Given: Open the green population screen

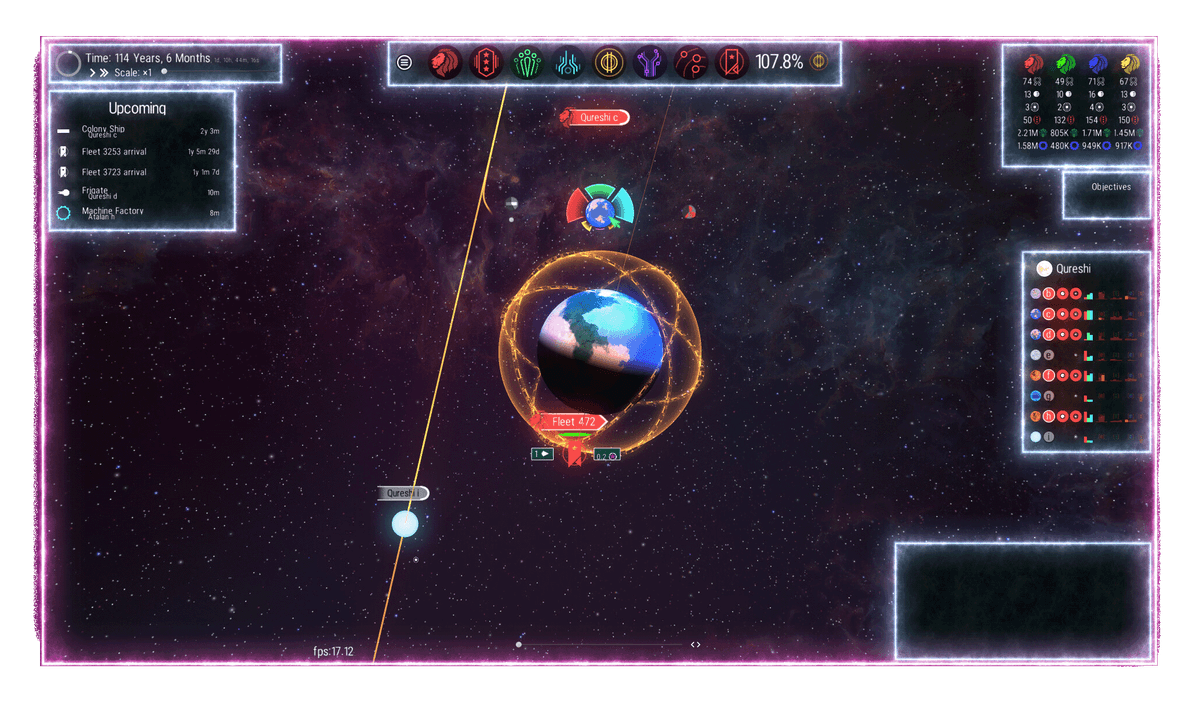Looking at the screenshot, I should pyautogui.click(x=526, y=63).
